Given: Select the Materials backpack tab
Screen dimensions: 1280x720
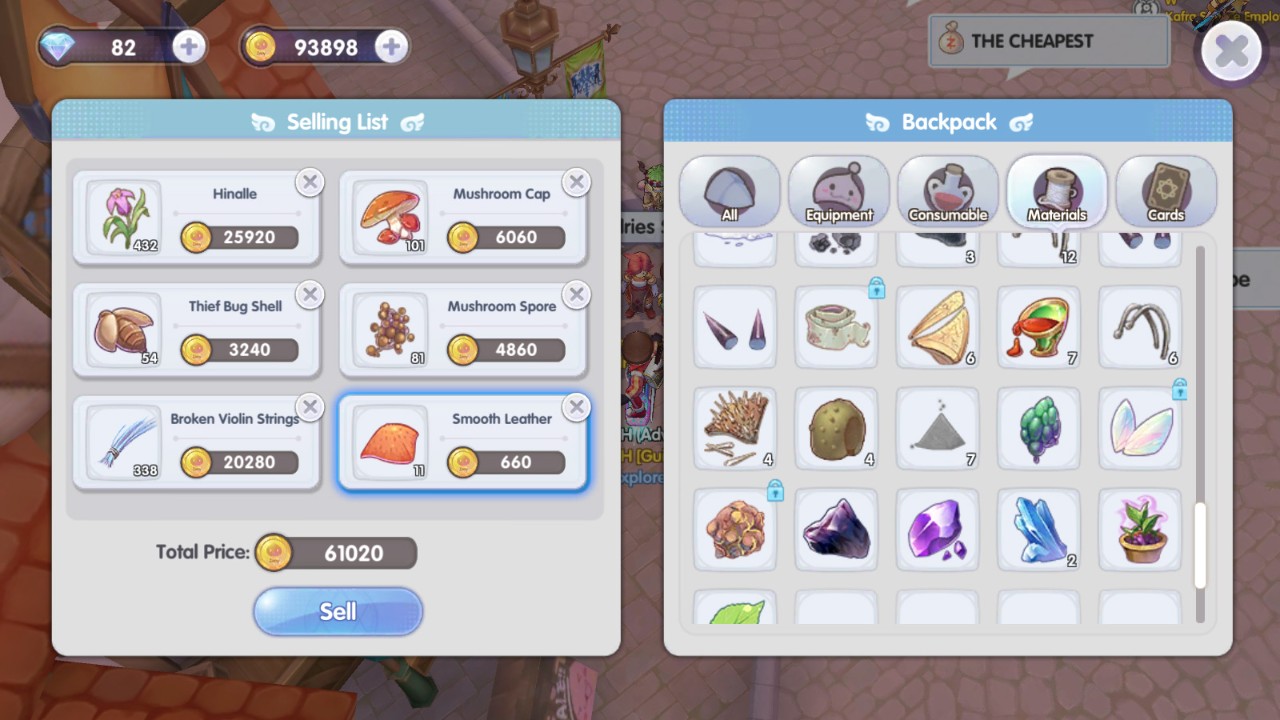Looking at the screenshot, I should tap(1057, 191).
